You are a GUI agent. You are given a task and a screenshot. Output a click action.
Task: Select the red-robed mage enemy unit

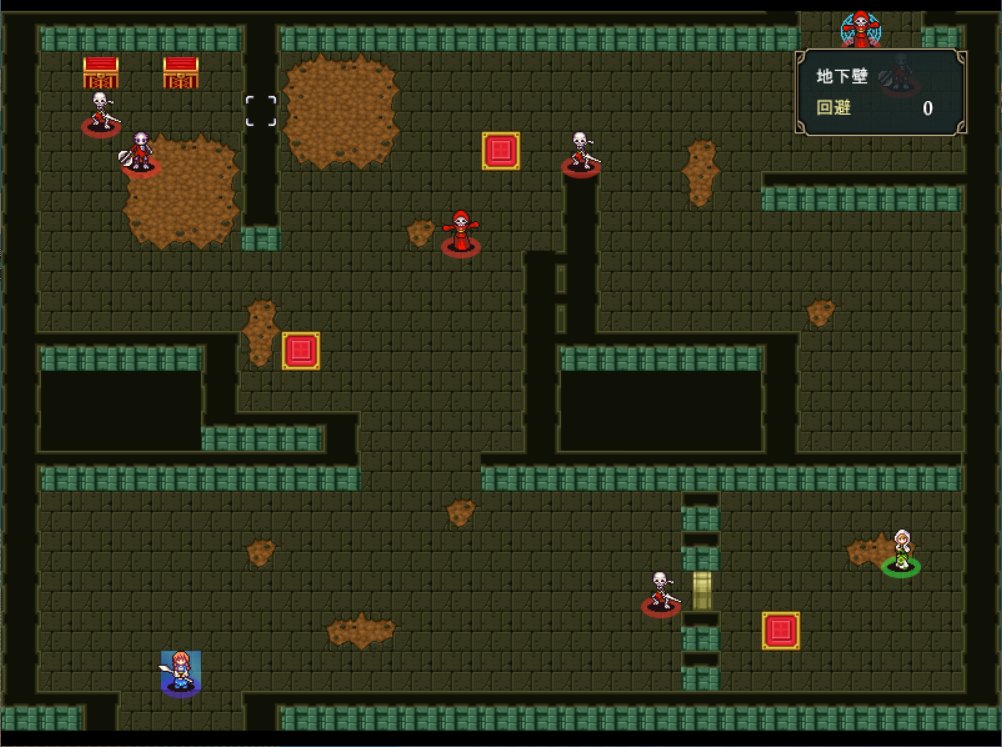(x=460, y=233)
